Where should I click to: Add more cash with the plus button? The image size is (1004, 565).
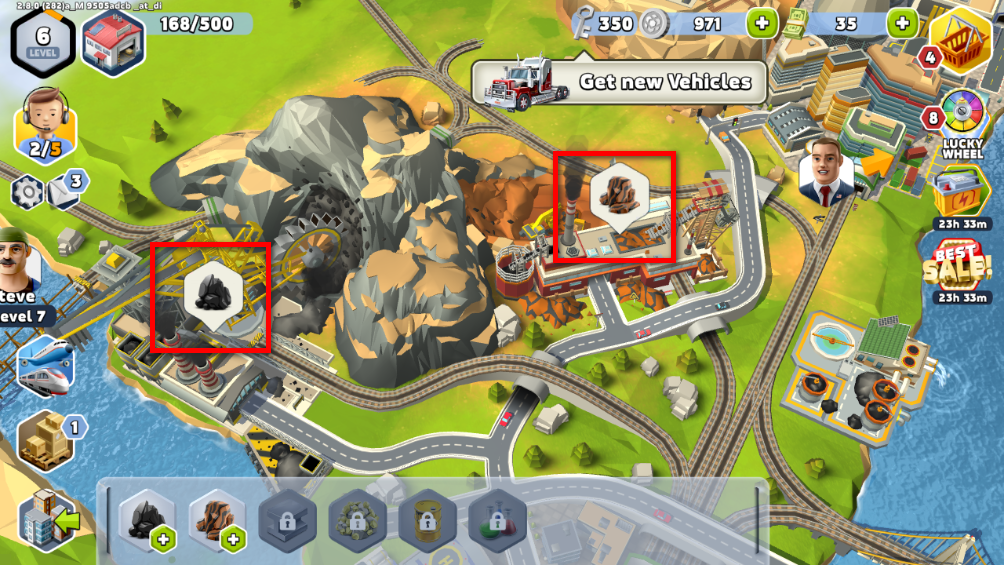(x=901, y=22)
